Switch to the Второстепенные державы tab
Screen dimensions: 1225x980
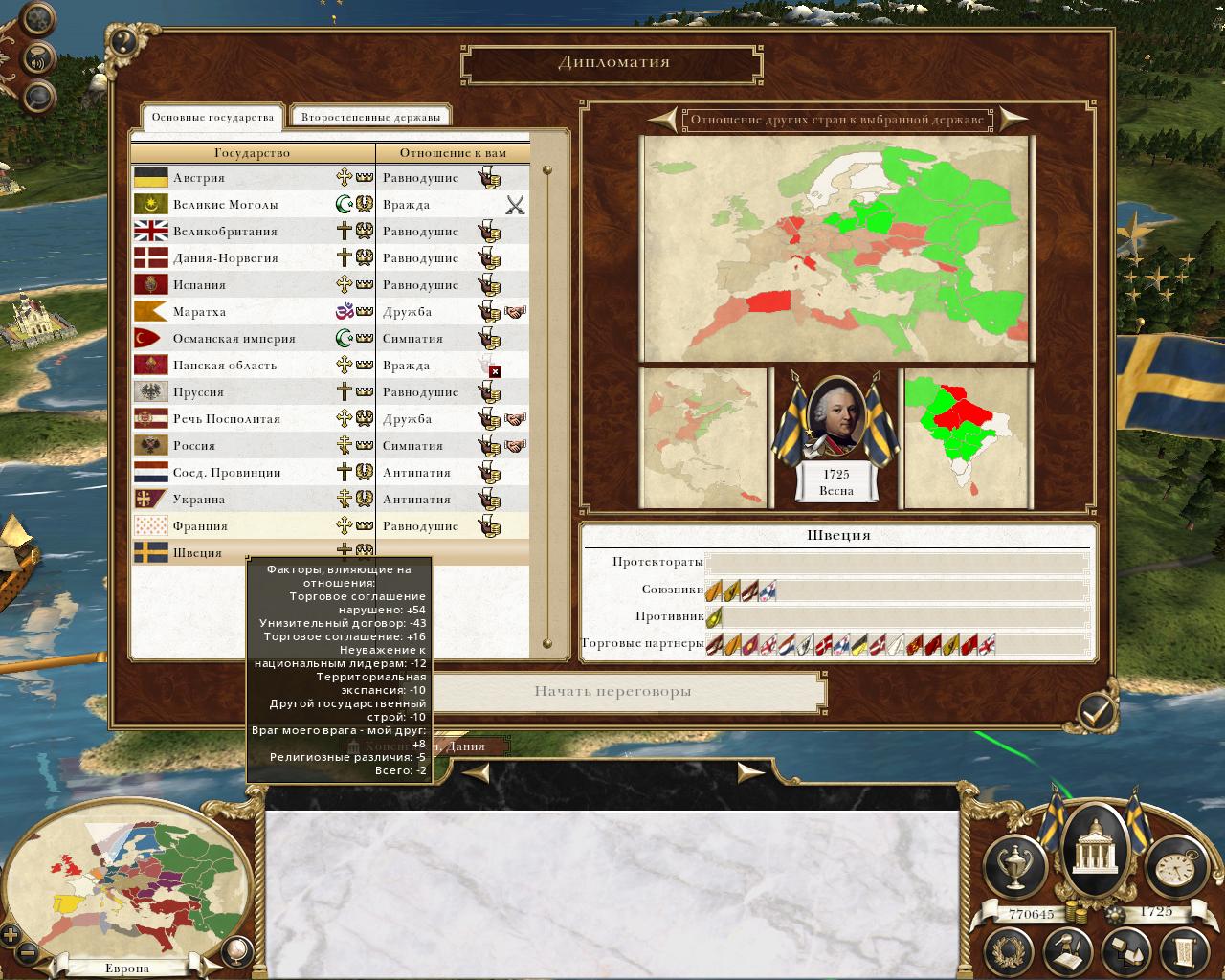coord(370,118)
